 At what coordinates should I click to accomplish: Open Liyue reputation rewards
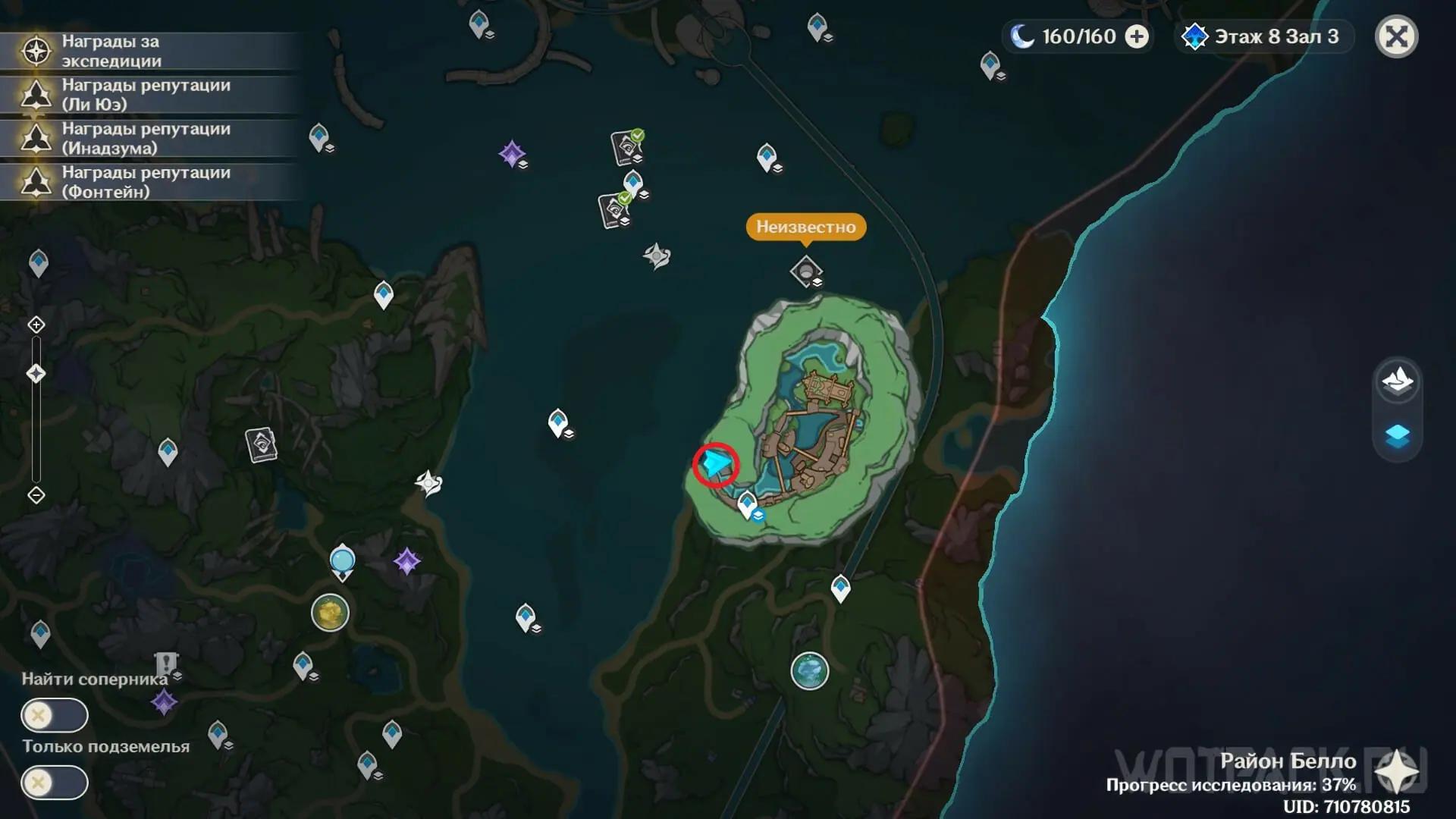[x=144, y=95]
